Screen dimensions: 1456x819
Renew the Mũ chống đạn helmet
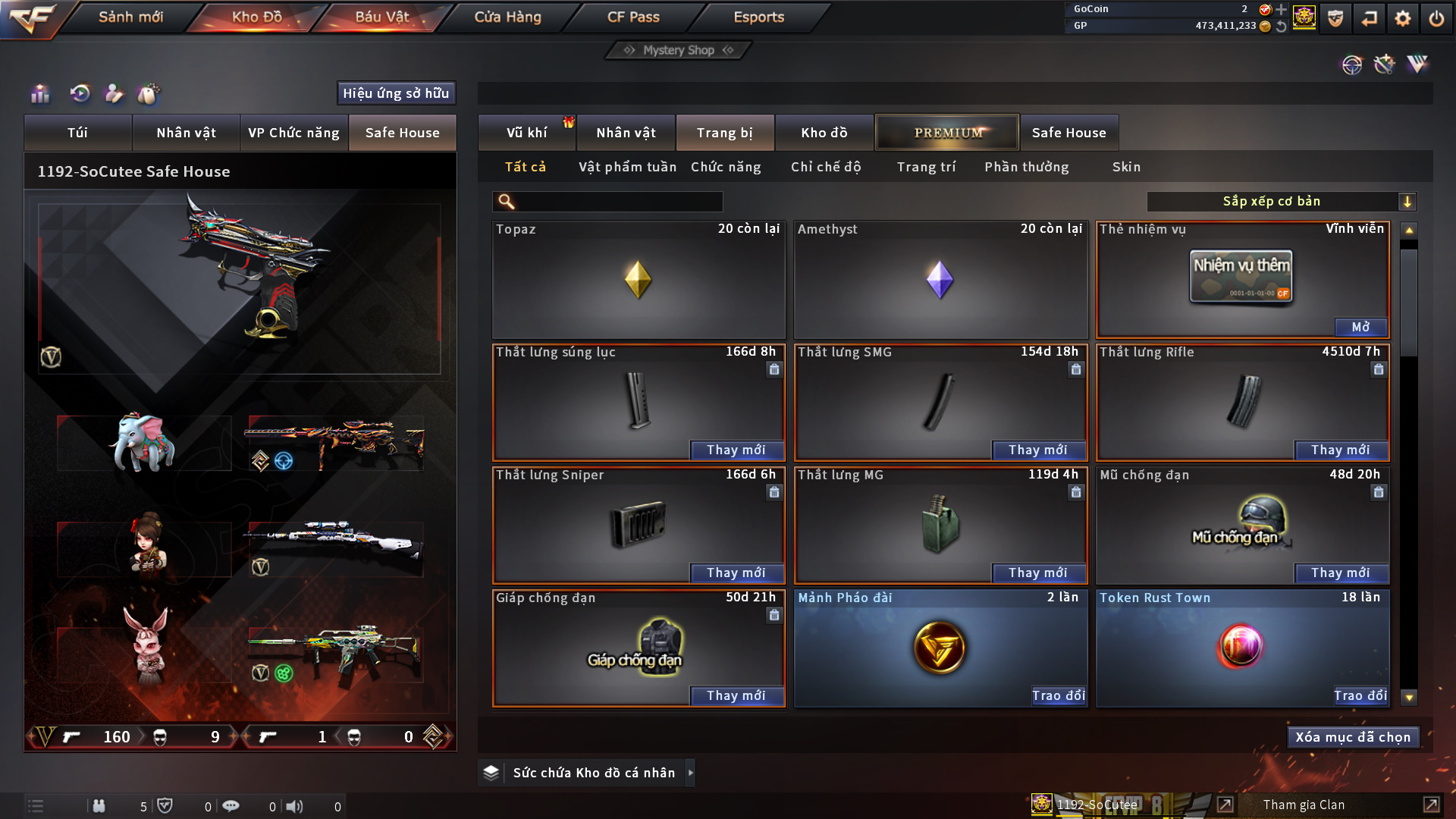tap(1340, 573)
